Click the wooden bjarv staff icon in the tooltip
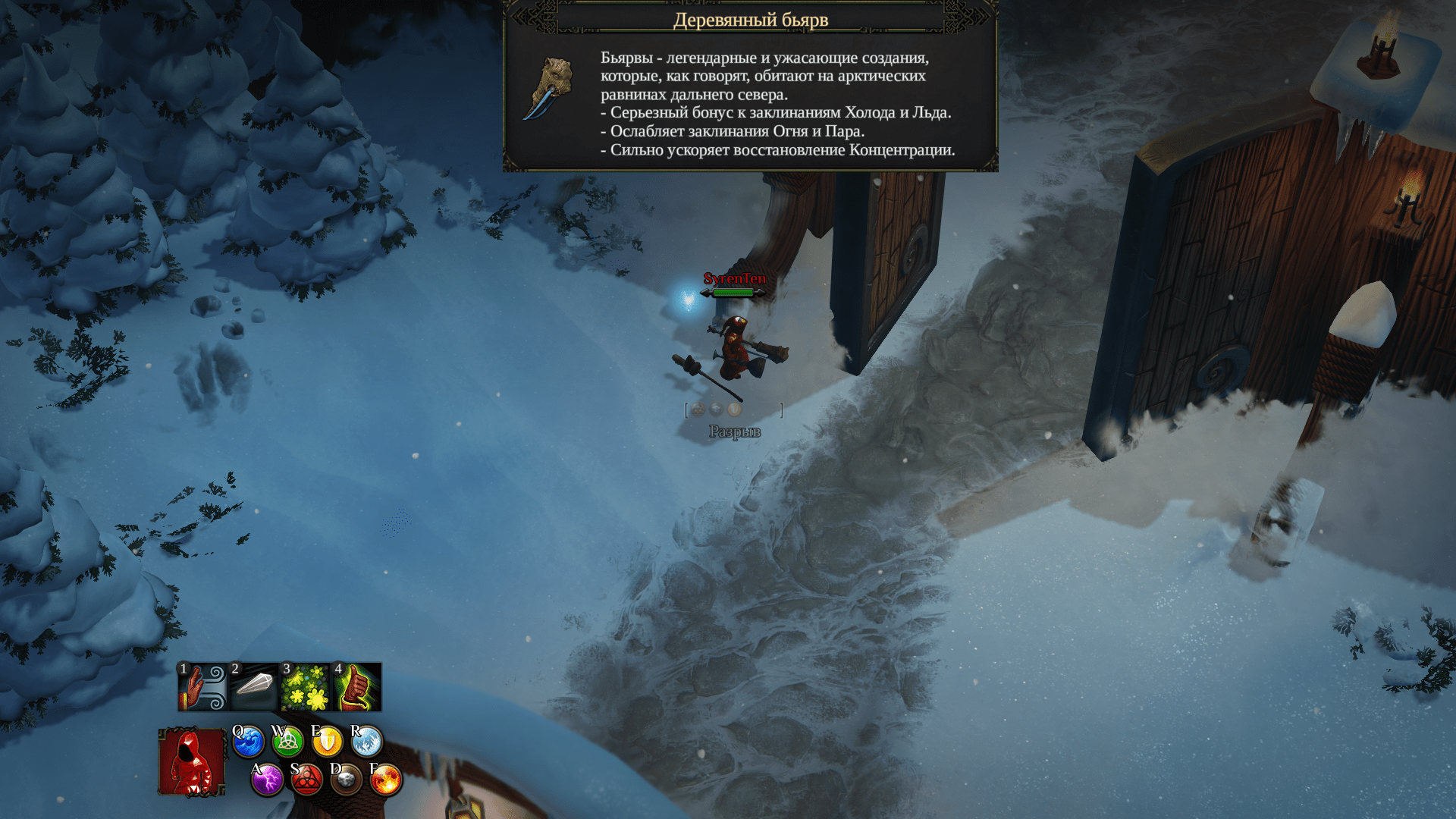 pos(549,89)
